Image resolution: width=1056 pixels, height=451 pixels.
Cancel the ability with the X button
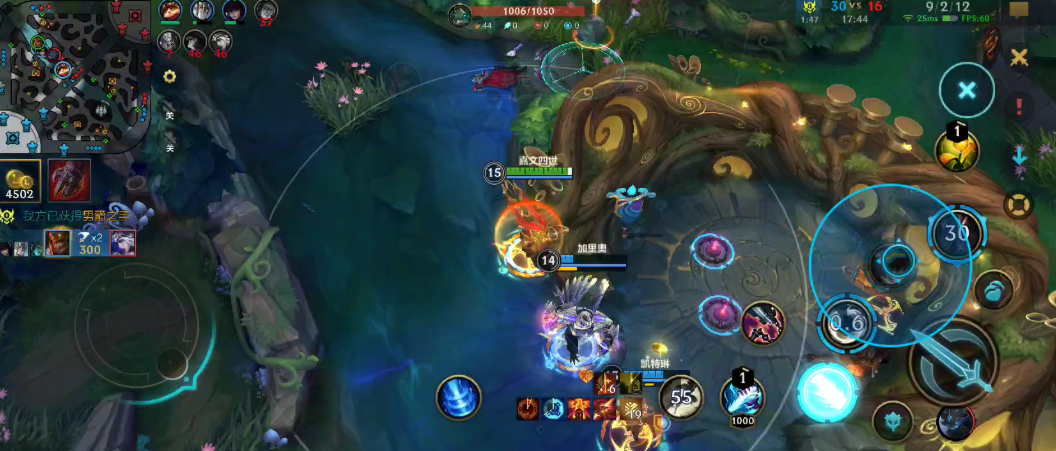(966, 90)
